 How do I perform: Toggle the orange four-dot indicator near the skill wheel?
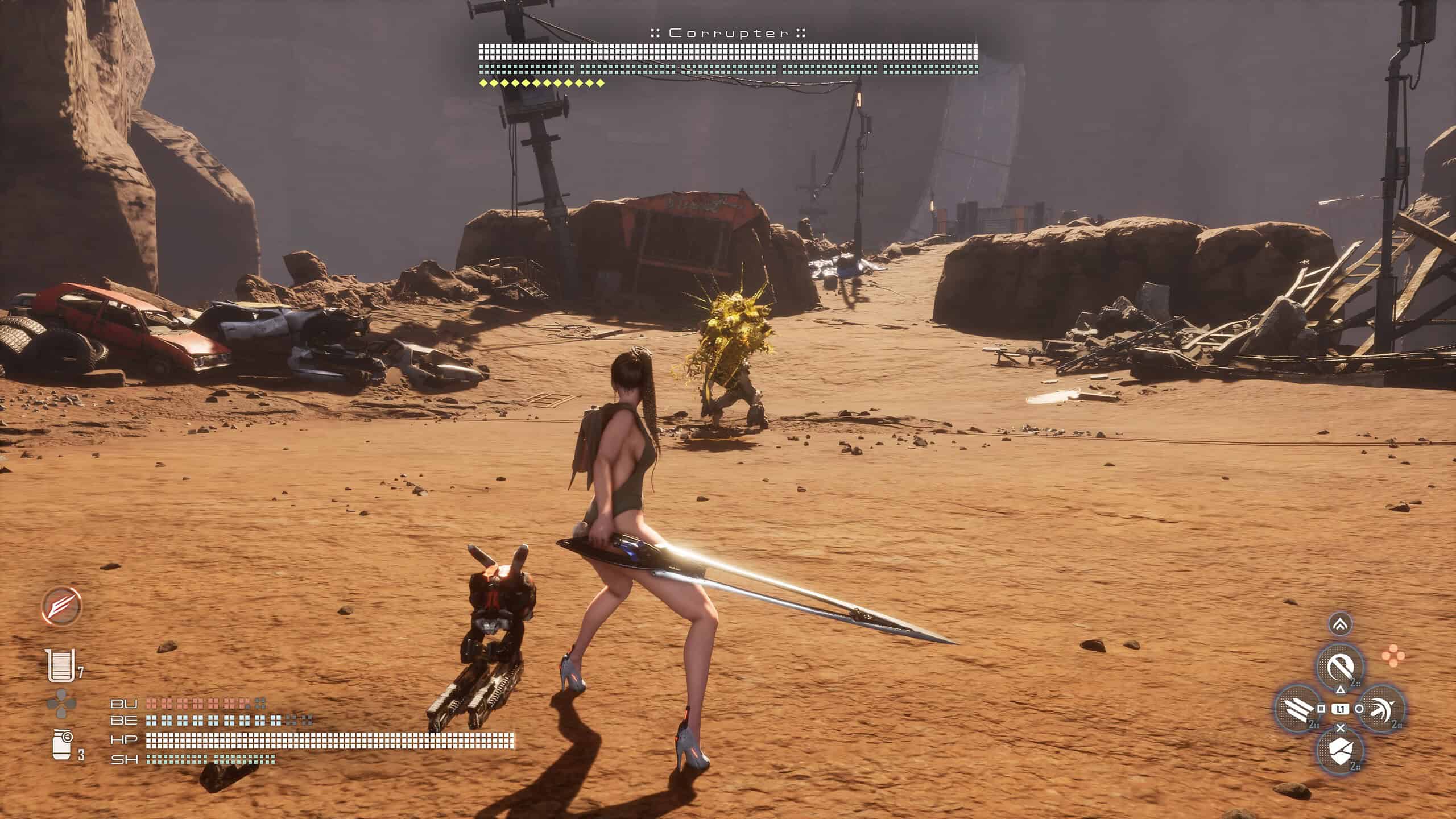tap(1393, 656)
